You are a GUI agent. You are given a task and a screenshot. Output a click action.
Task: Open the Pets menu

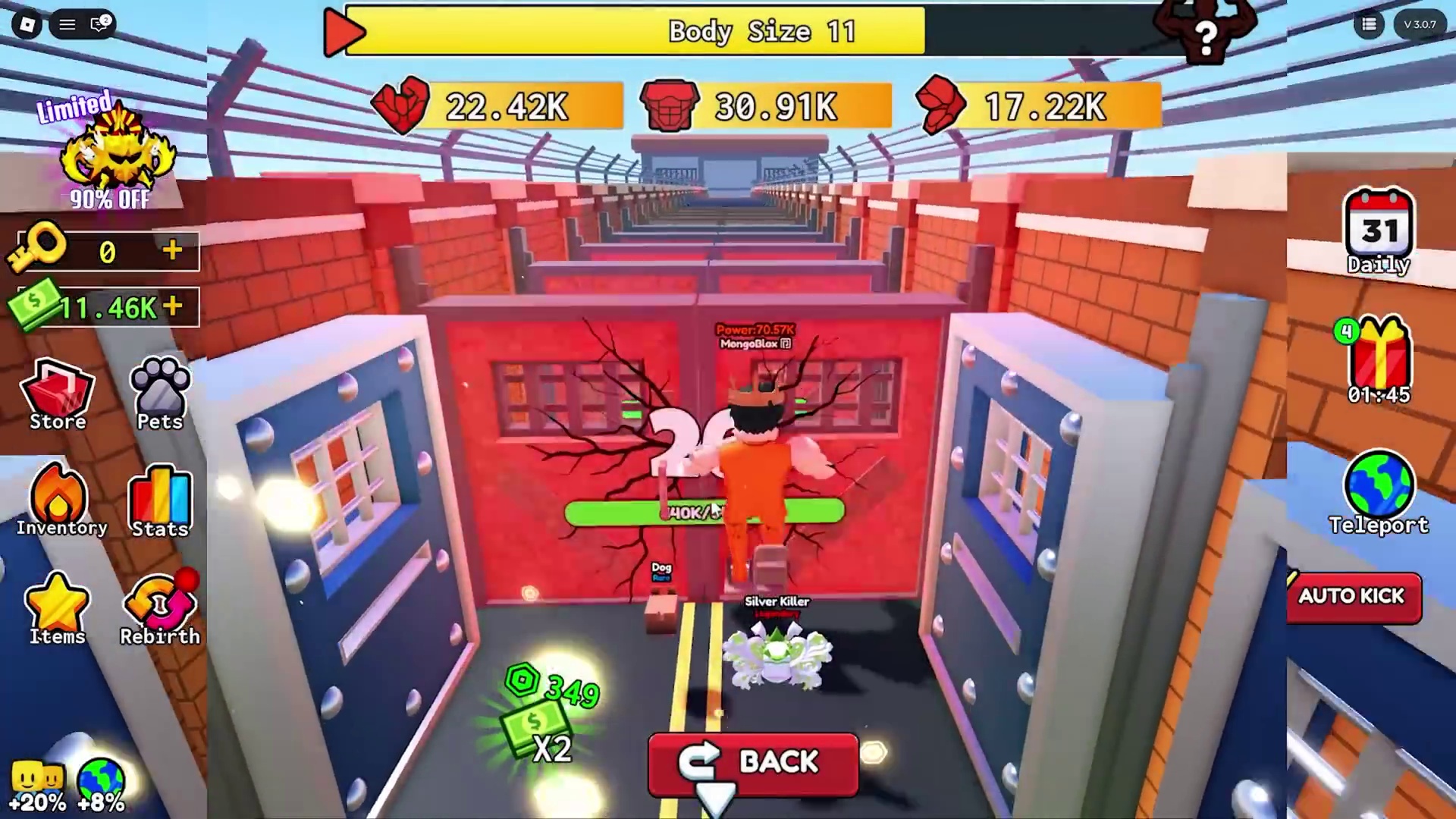pos(160,396)
